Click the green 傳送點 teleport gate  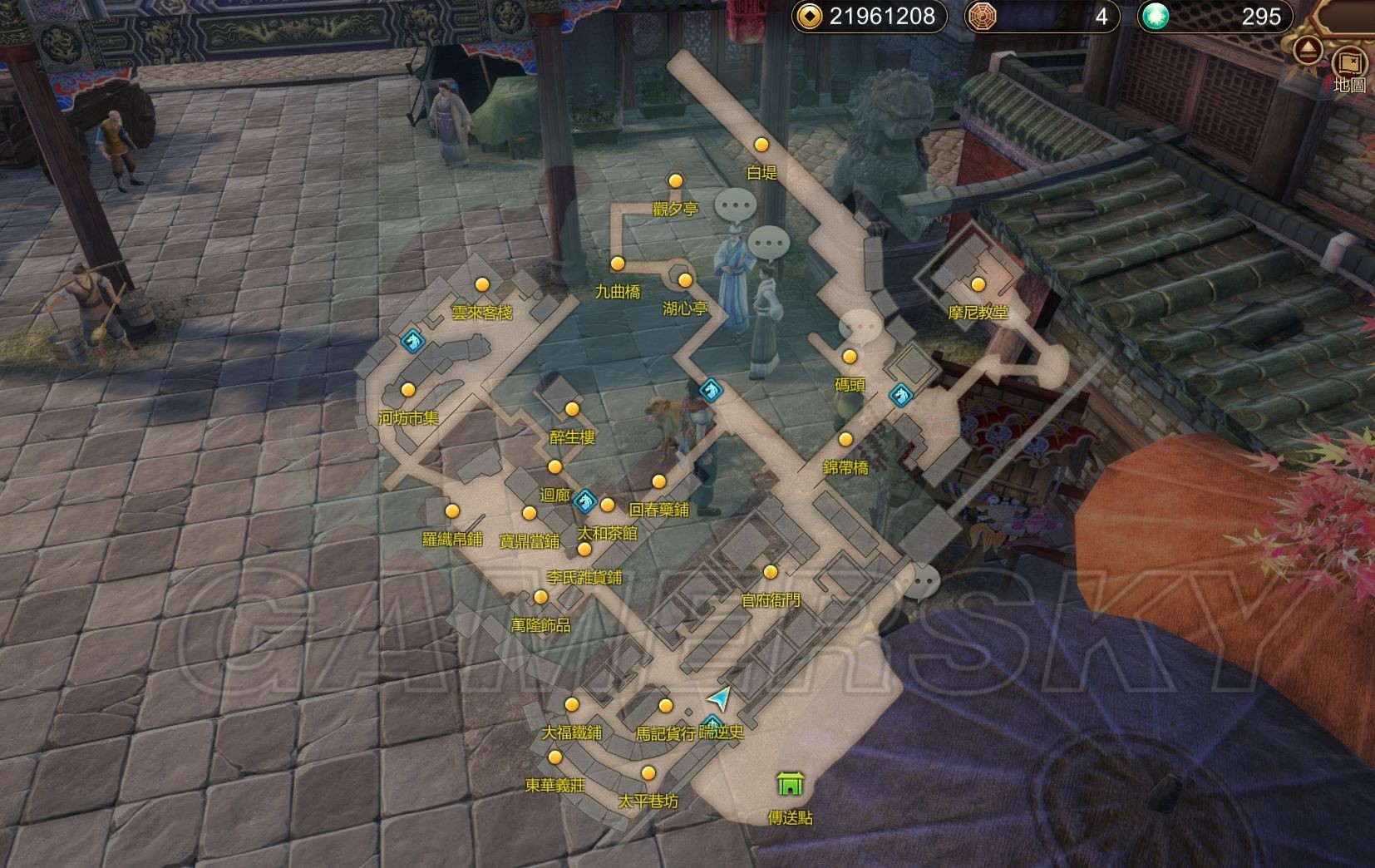(789, 783)
